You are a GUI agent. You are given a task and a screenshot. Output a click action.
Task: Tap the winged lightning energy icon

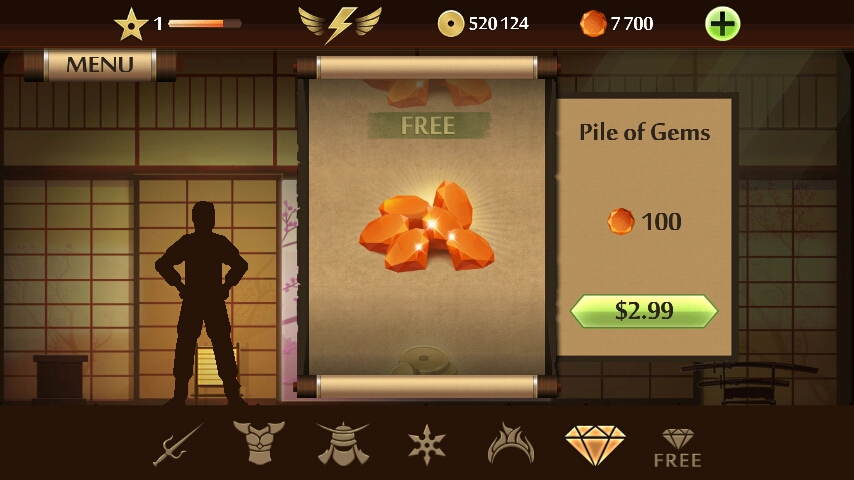pyautogui.click(x=340, y=23)
